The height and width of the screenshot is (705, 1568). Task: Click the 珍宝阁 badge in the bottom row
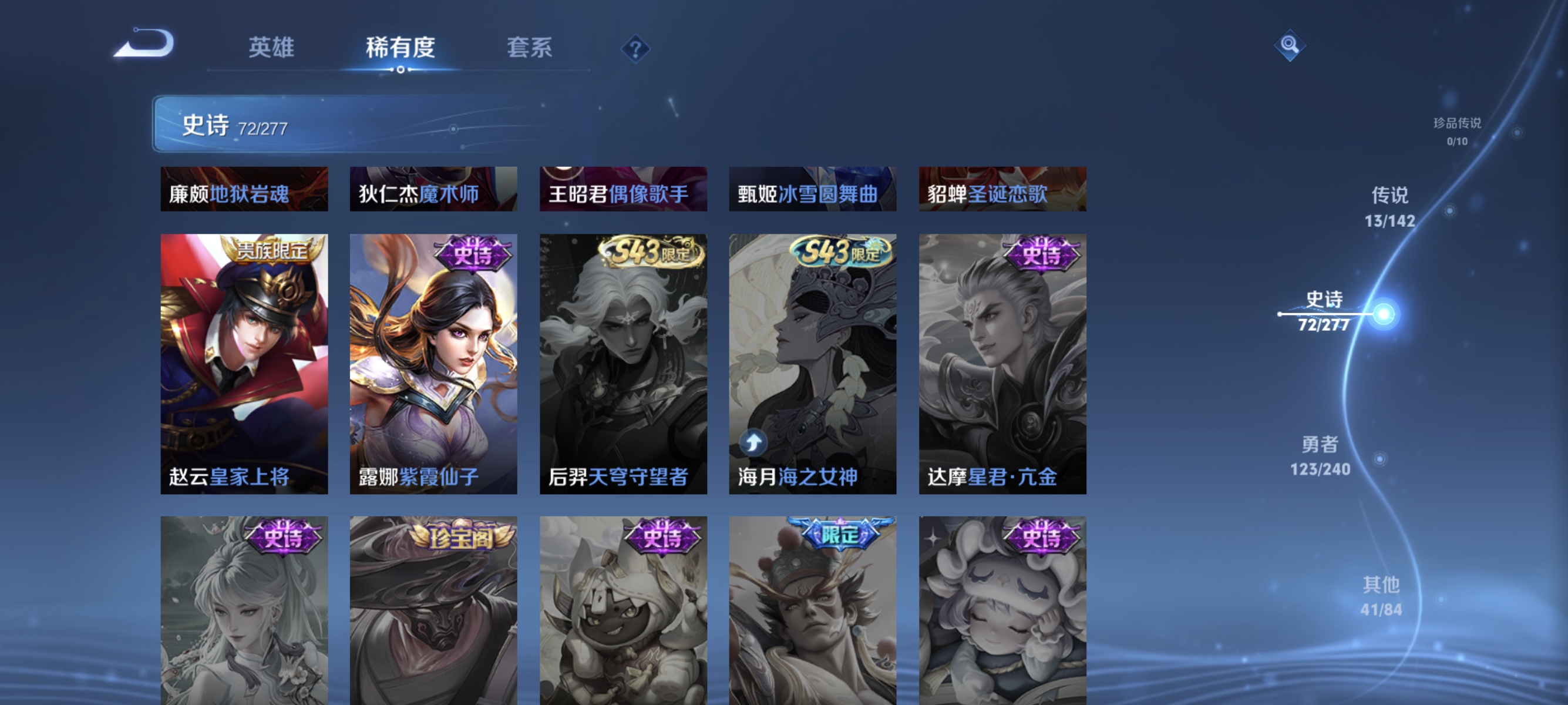[460, 537]
